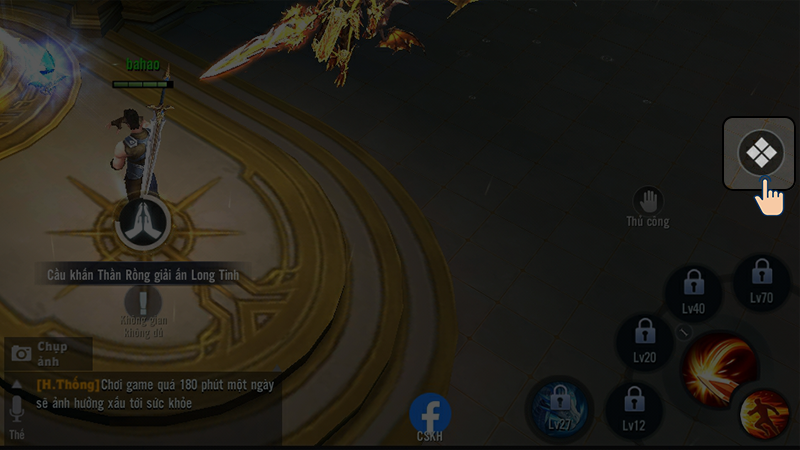Toggle the Thủ công manual mode hand icon
This screenshot has width=800, height=450.
(648, 200)
